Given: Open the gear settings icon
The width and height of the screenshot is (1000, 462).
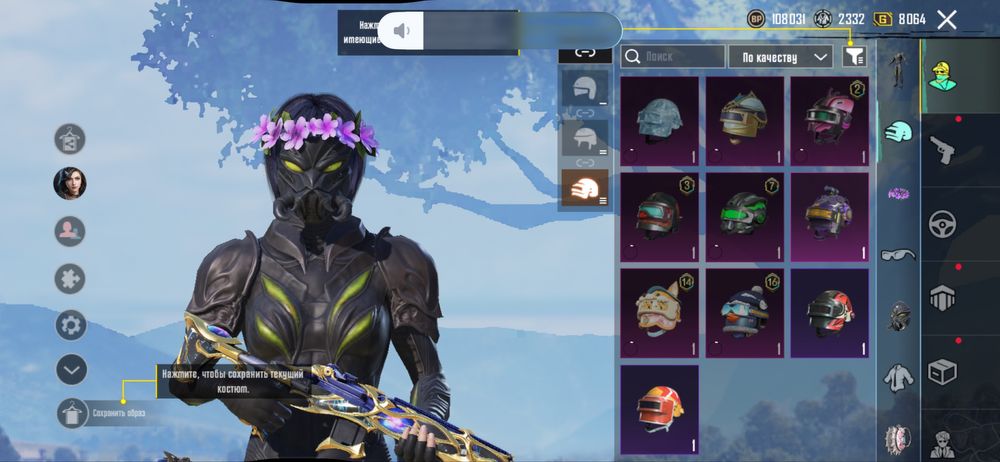Looking at the screenshot, I should pyautogui.click(x=70, y=325).
